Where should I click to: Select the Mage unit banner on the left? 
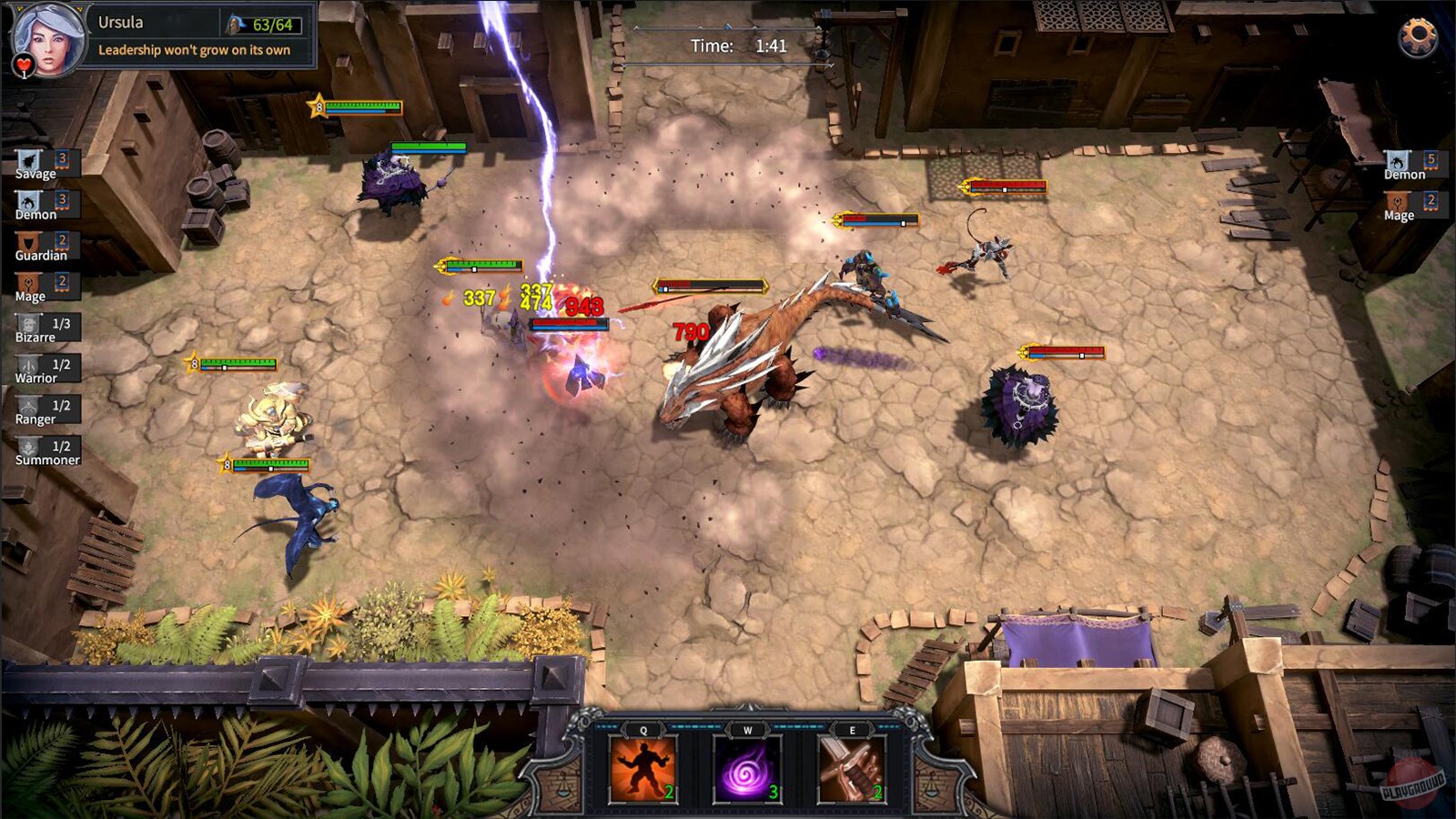point(30,281)
